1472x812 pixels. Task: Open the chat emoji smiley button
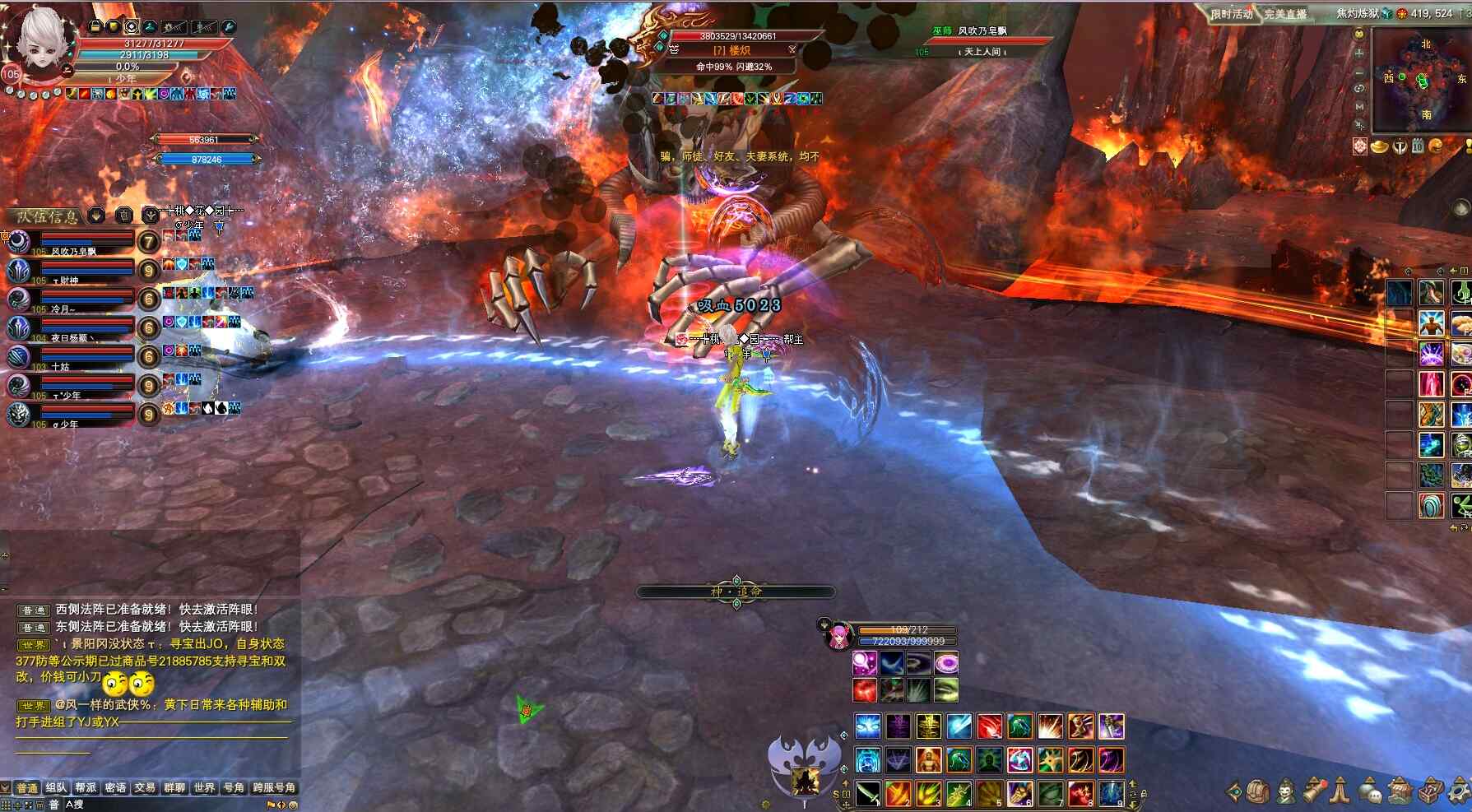292,805
